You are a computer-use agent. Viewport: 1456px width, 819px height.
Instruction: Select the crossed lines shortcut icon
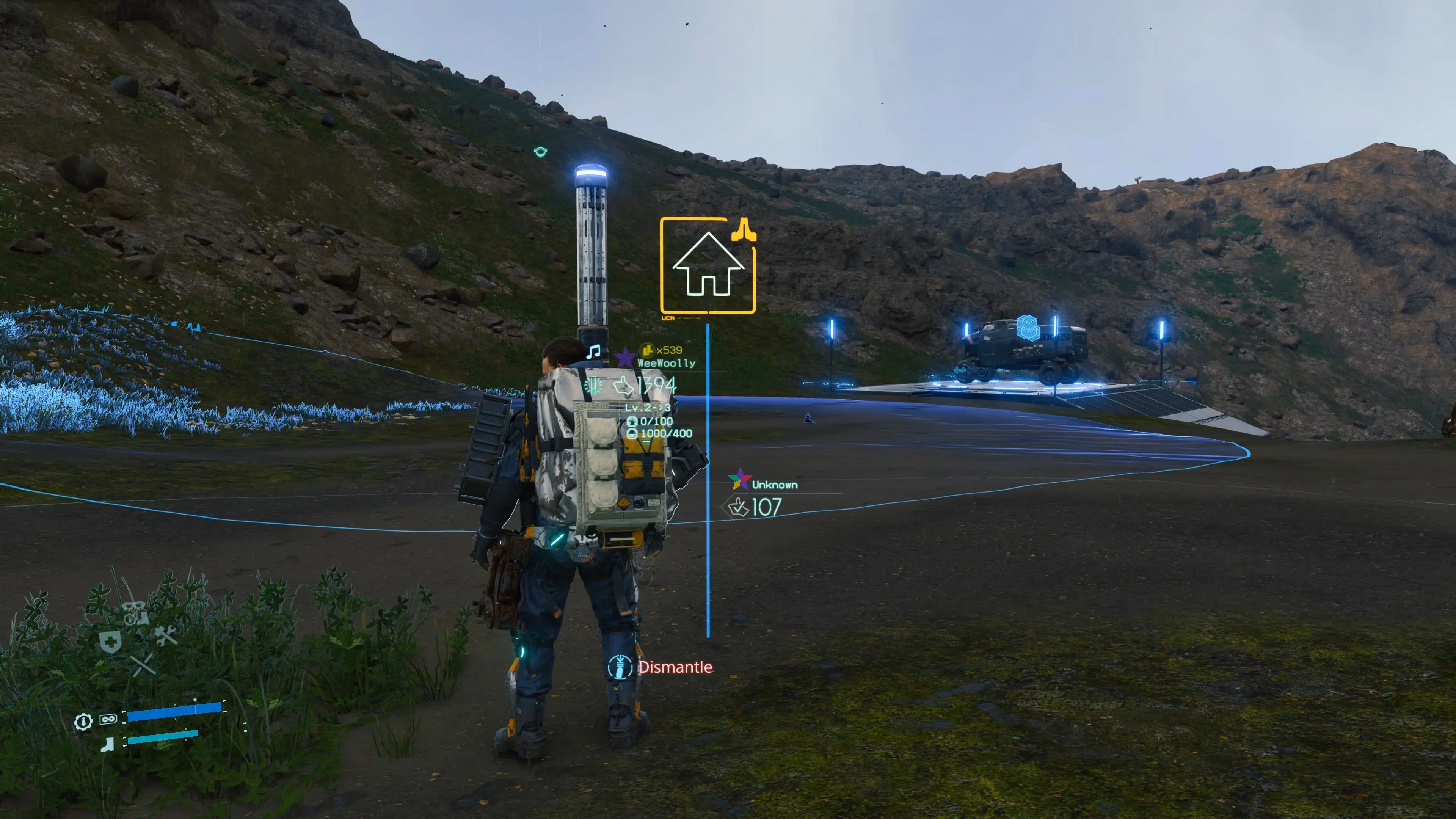coord(143,665)
